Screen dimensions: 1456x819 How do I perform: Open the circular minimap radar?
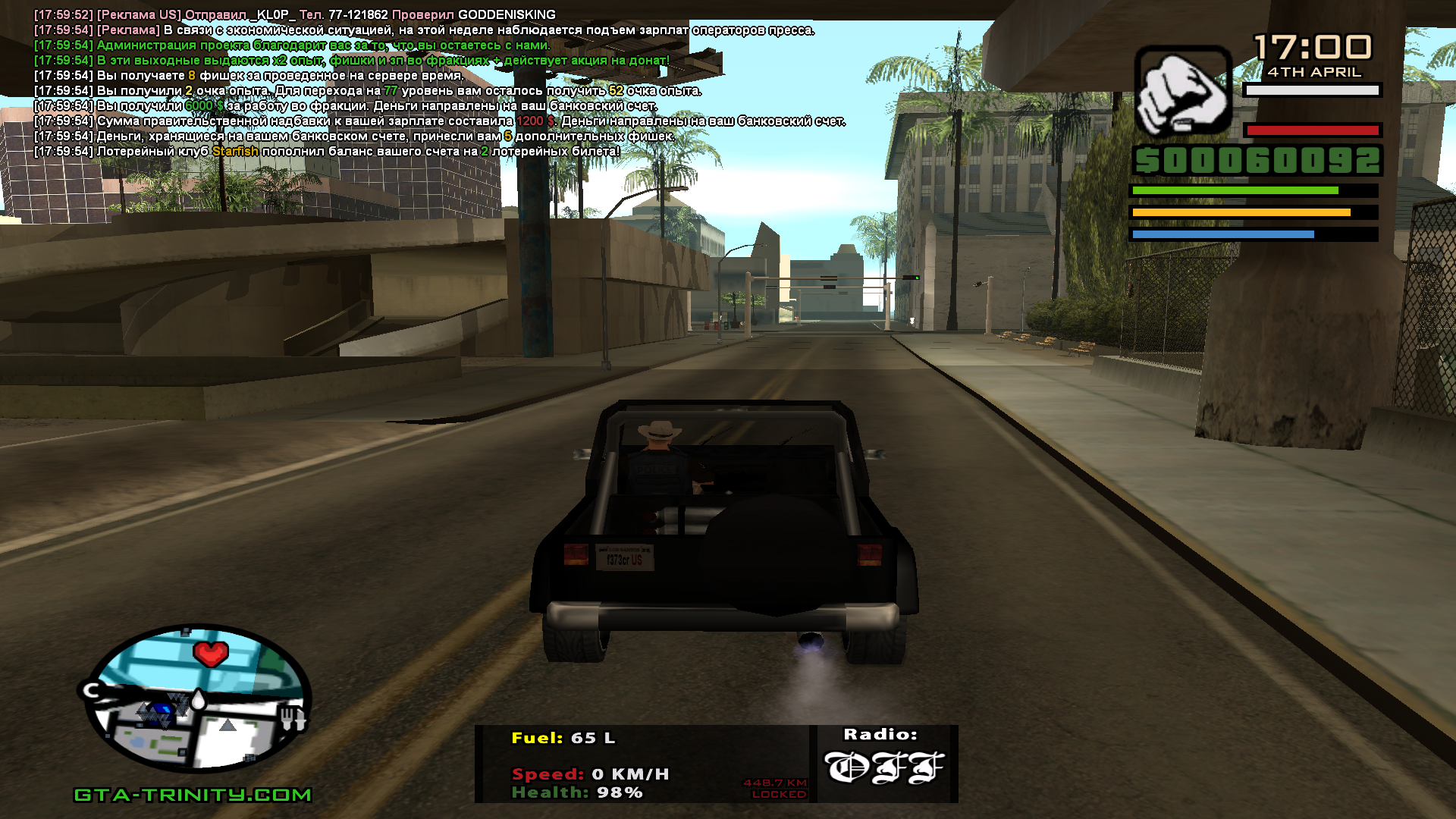(x=196, y=698)
